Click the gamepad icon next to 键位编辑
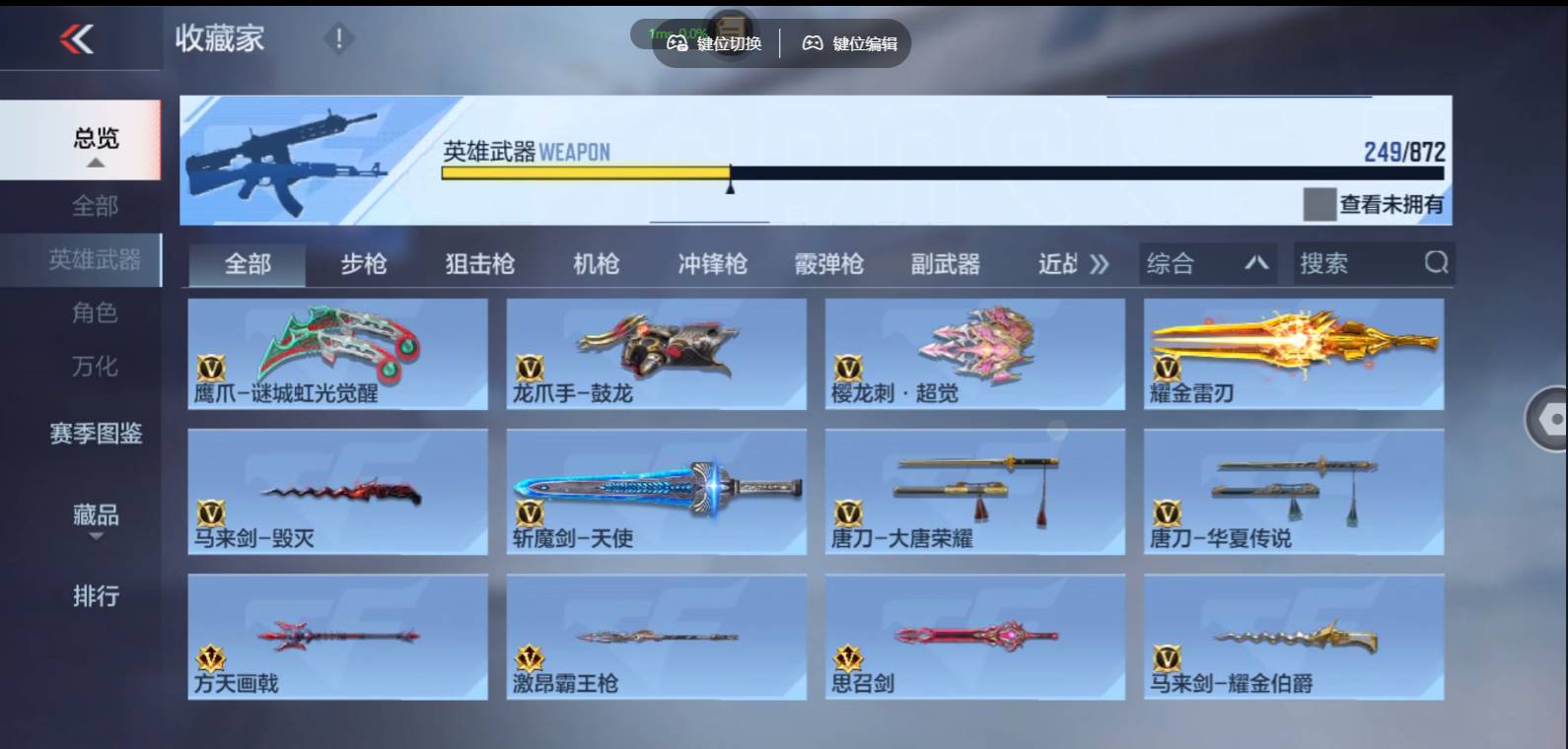 [811, 43]
